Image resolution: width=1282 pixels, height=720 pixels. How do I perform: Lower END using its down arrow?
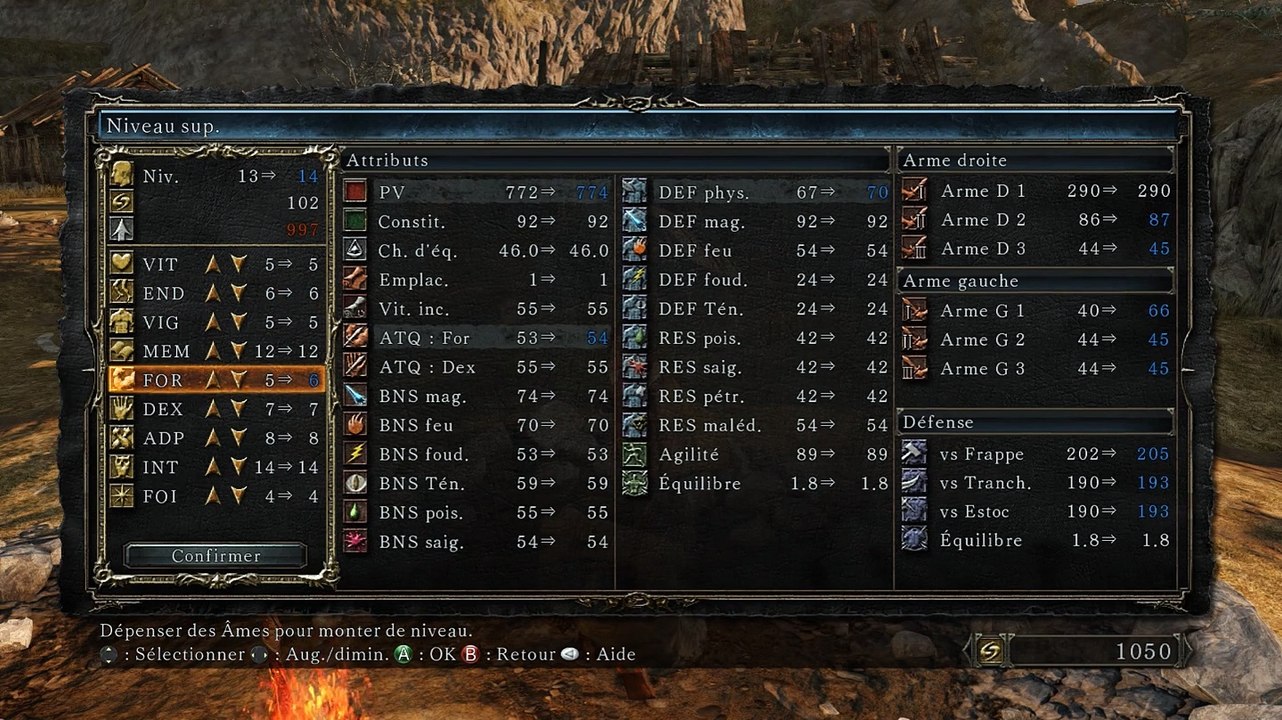click(238, 293)
